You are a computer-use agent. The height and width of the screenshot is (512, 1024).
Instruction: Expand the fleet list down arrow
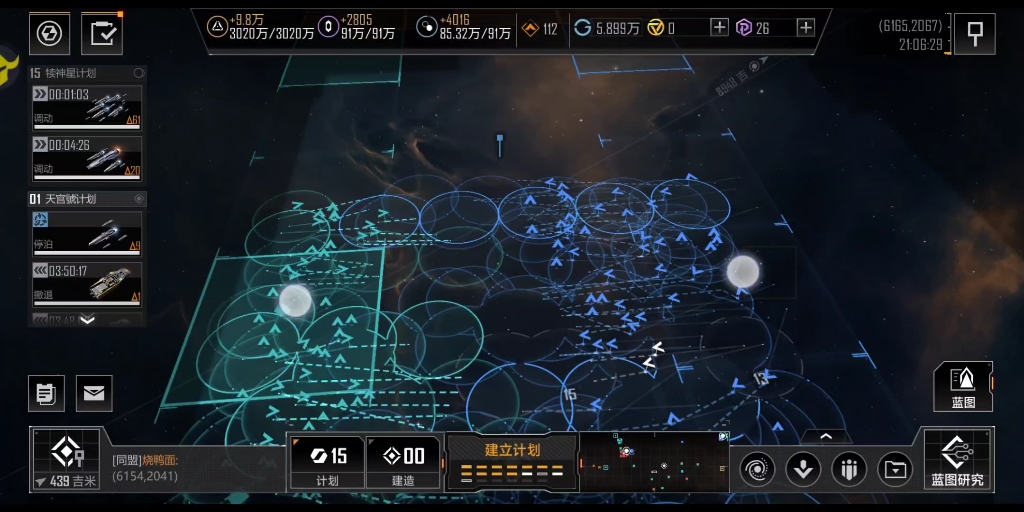click(87, 320)
